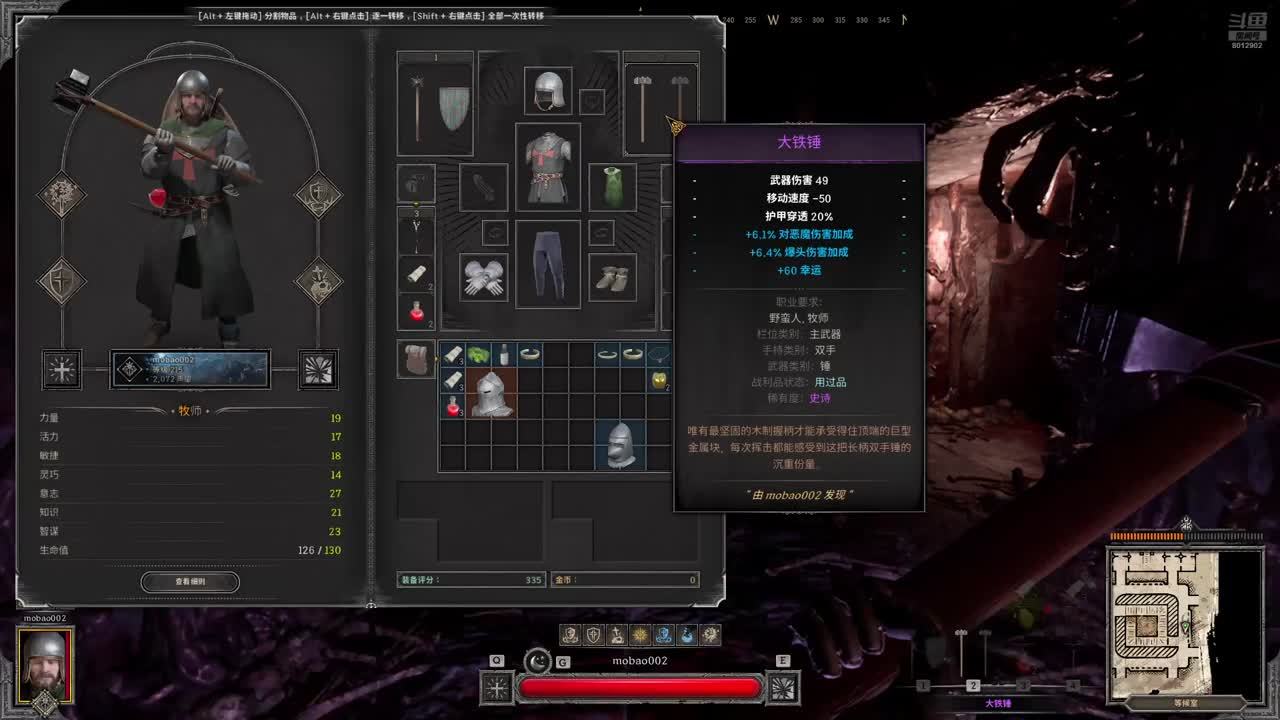Select the visored helmet in the bag
The height and width of the screenshot is (720, 1280).
(x=492, y=393)
